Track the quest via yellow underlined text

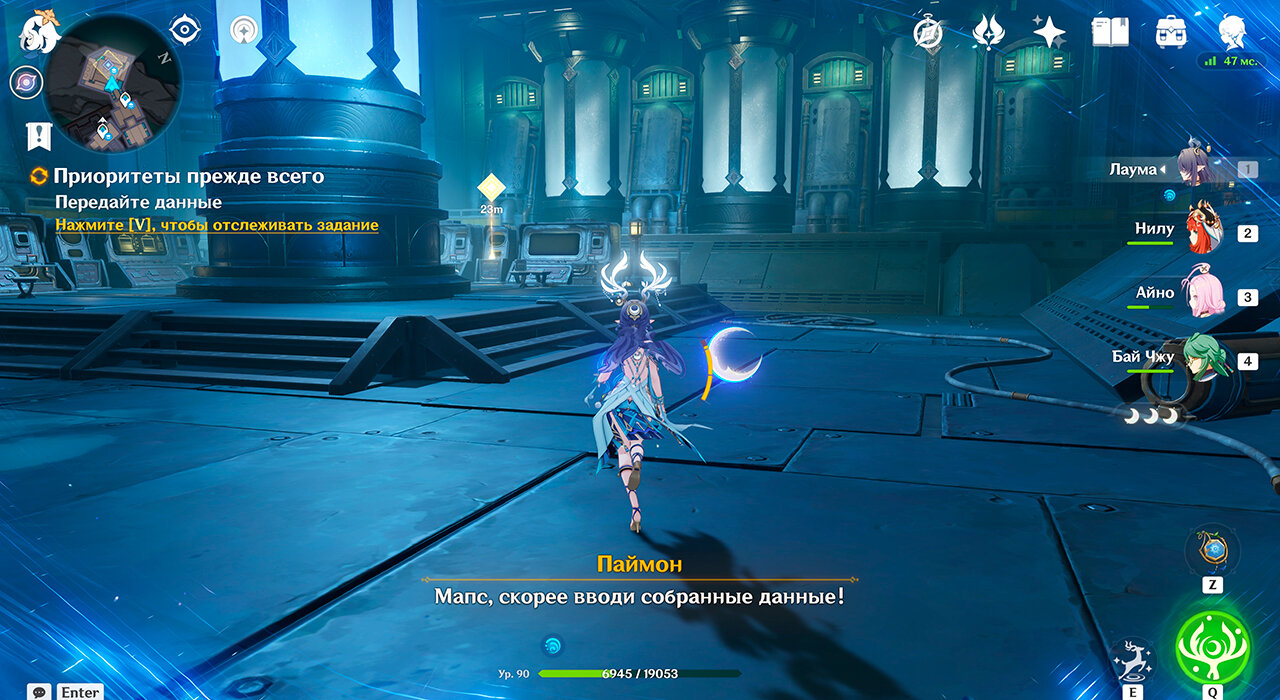[217, 225]
